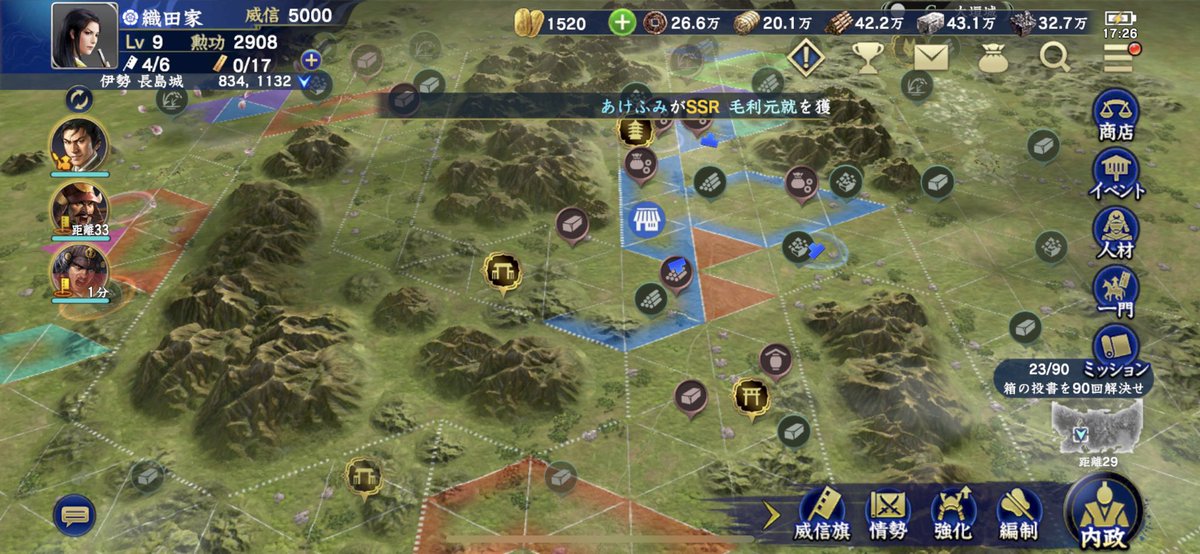1200x554 pixels.
Task: Open the hamburger menu with red notification
Action: click(x=1118, y=58)
